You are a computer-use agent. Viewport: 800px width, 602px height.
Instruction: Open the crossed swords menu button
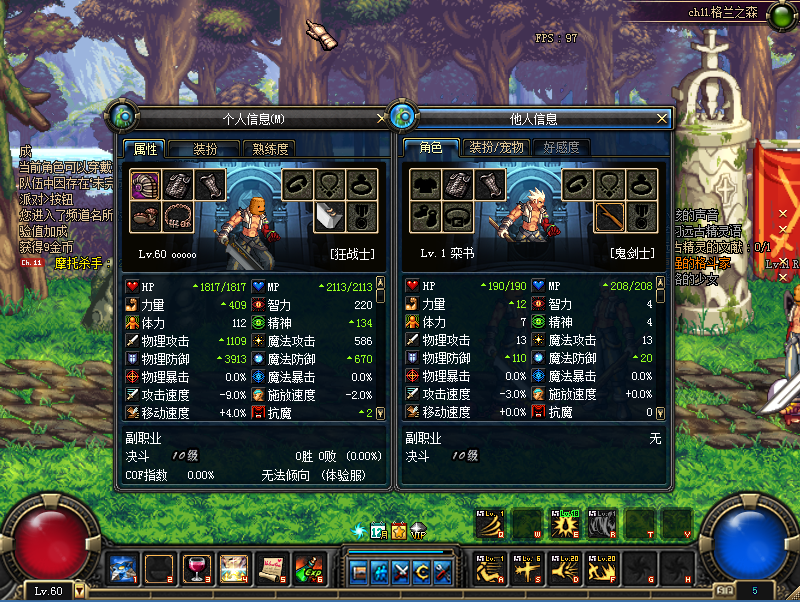click(403, 571)
